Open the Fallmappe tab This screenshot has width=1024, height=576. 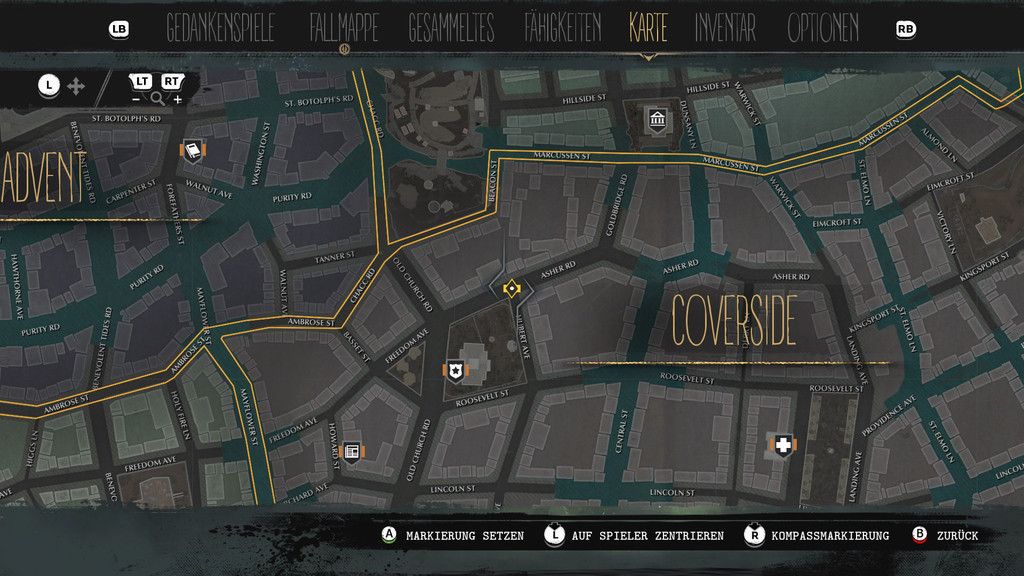pyautogui.click(x=343, y=29)
